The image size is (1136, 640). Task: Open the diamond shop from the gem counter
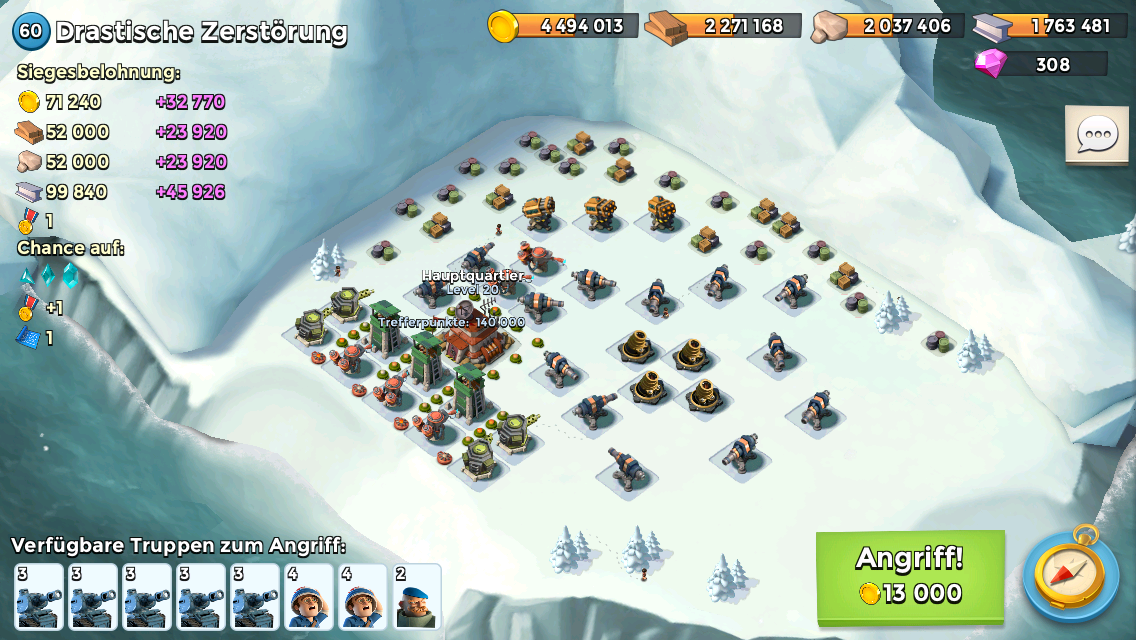pyautogui.click(x=1040, y=64)
